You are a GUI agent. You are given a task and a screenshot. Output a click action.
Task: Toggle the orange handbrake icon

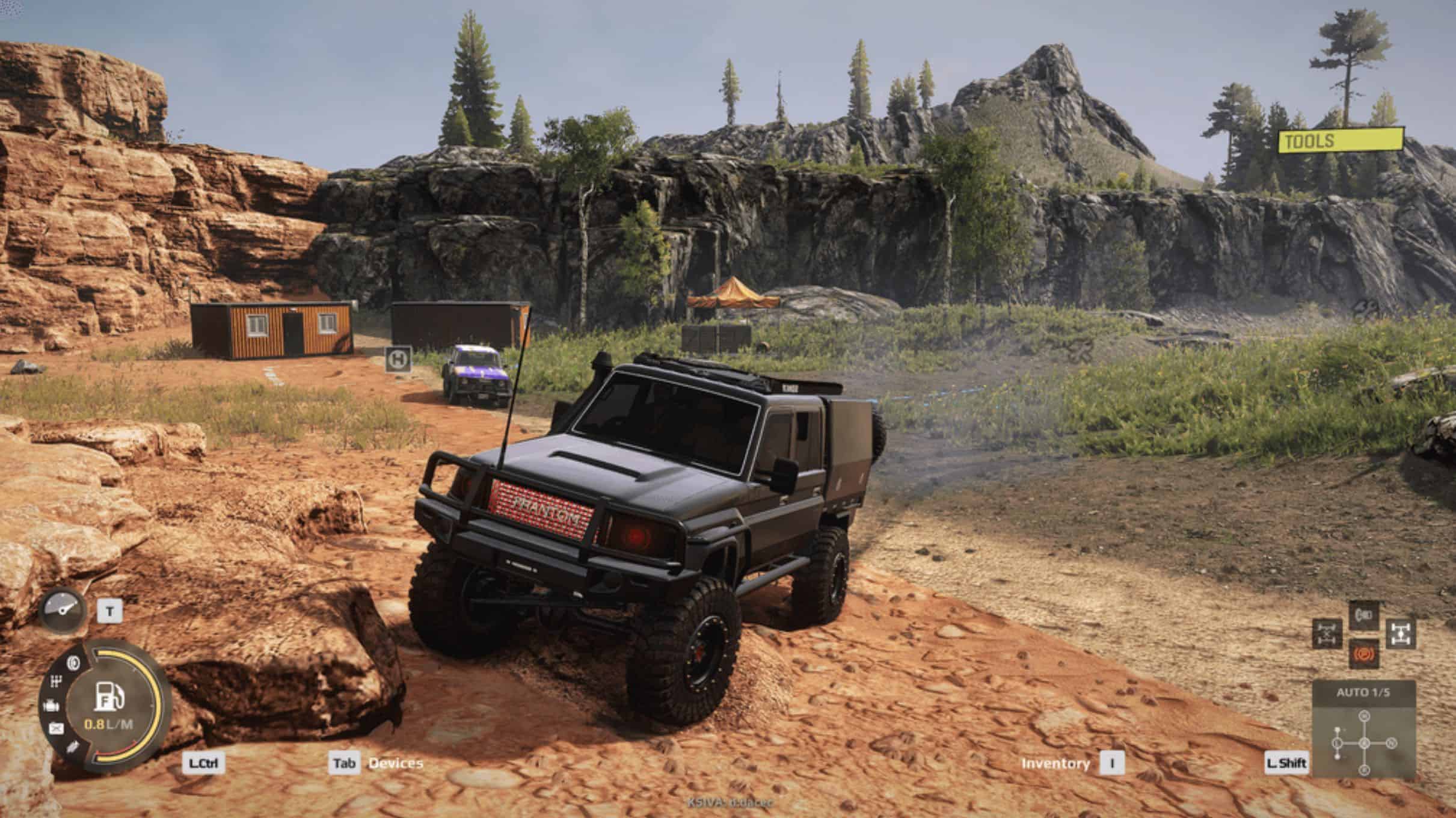coord(1363,654)
